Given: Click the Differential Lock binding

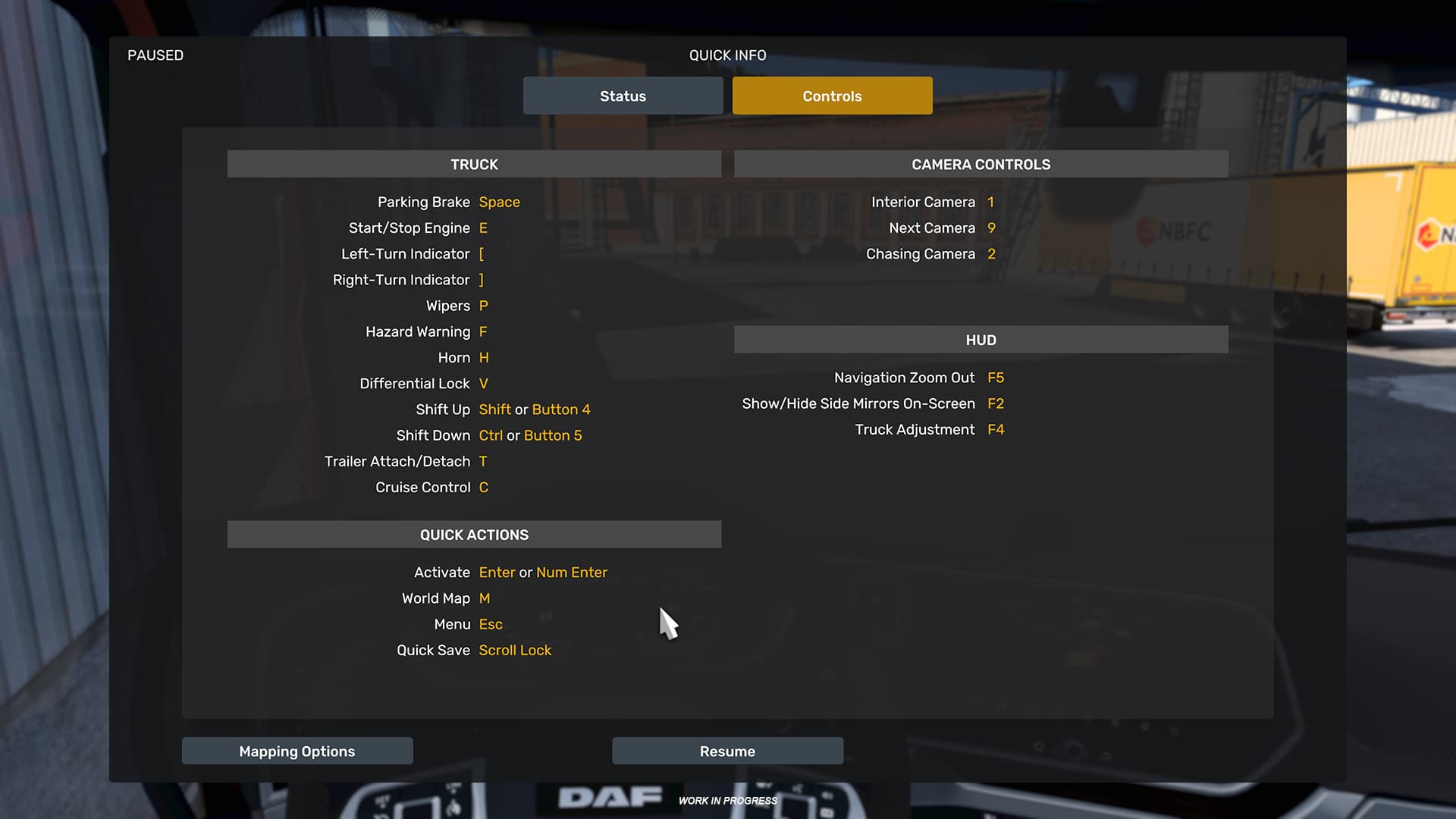Looking at the screenshot, I should pos(484,383).
